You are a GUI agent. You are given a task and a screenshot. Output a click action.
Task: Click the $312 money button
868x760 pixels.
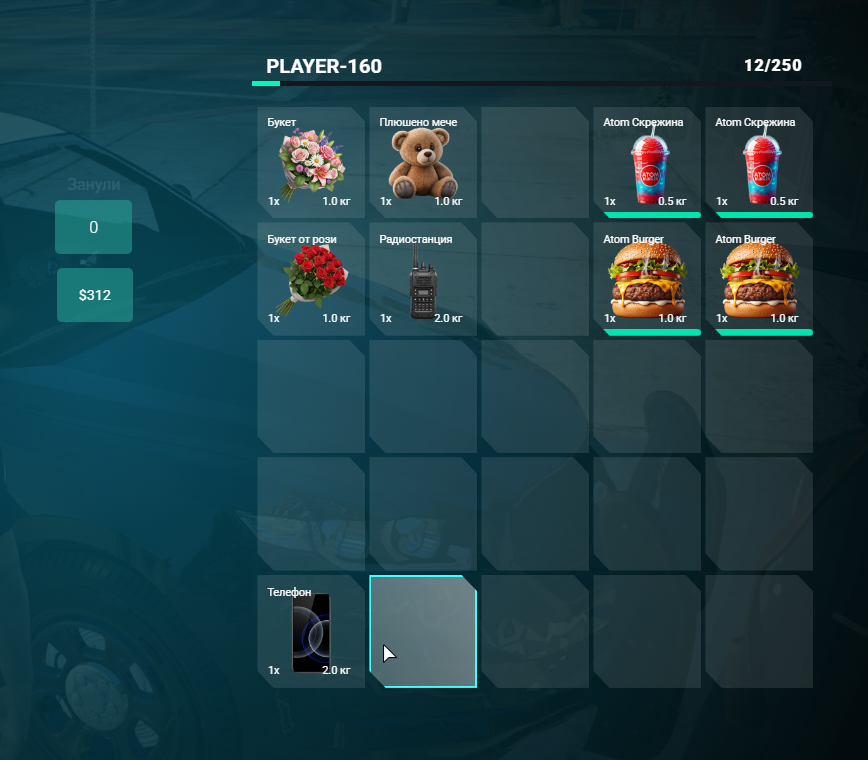[x=95, y=295]
